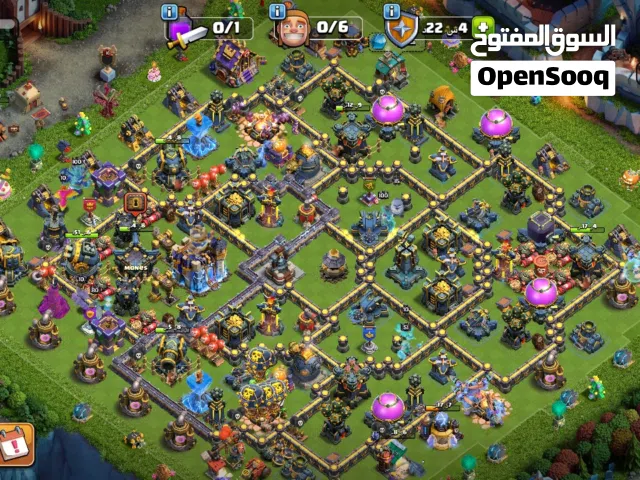This screenshot has width=640, height=480.
Task: Click the green plus button
Action: tap(484, 27)
